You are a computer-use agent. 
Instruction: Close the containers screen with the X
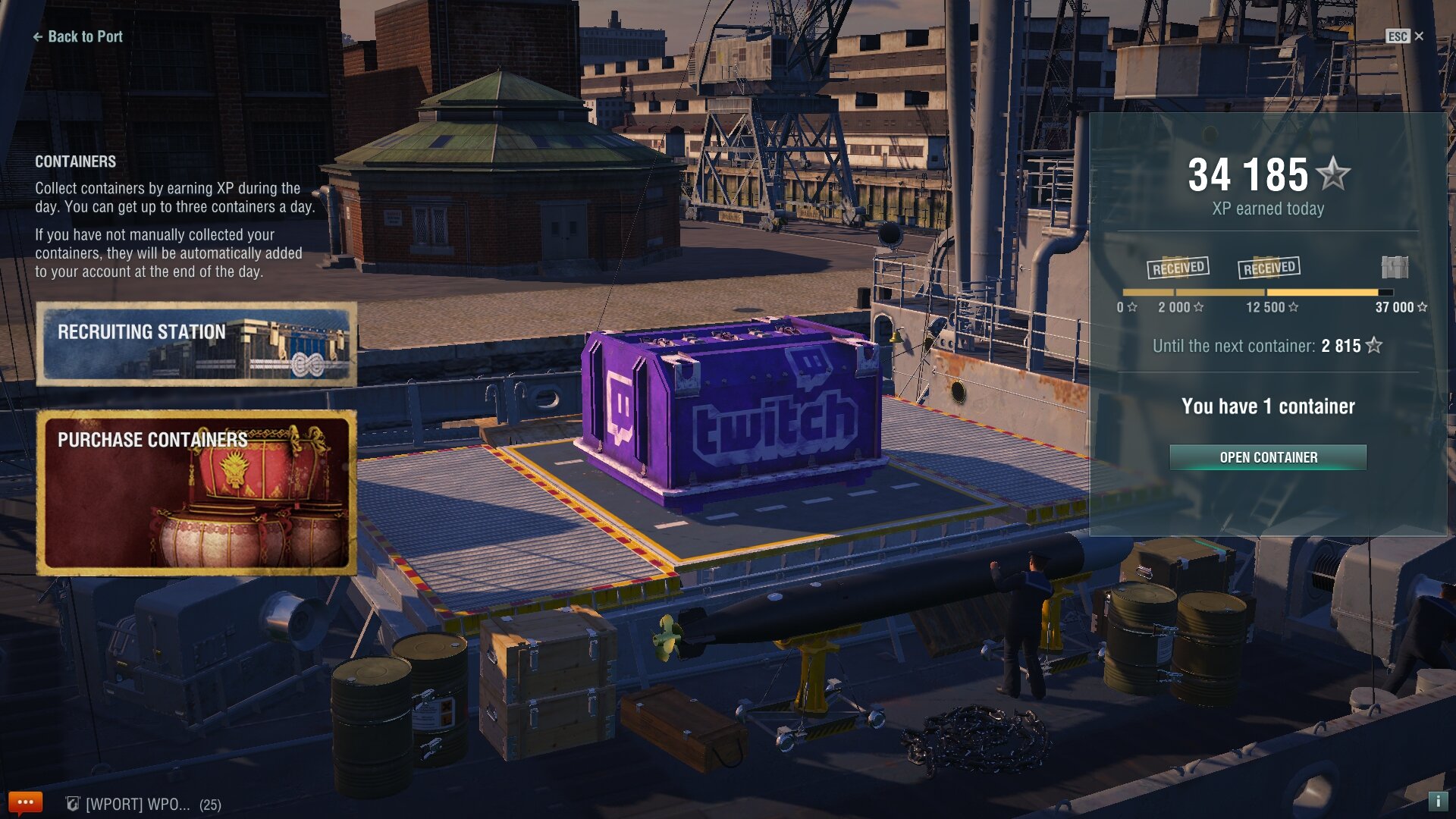pyautogui.click(x=1419, y=36)
